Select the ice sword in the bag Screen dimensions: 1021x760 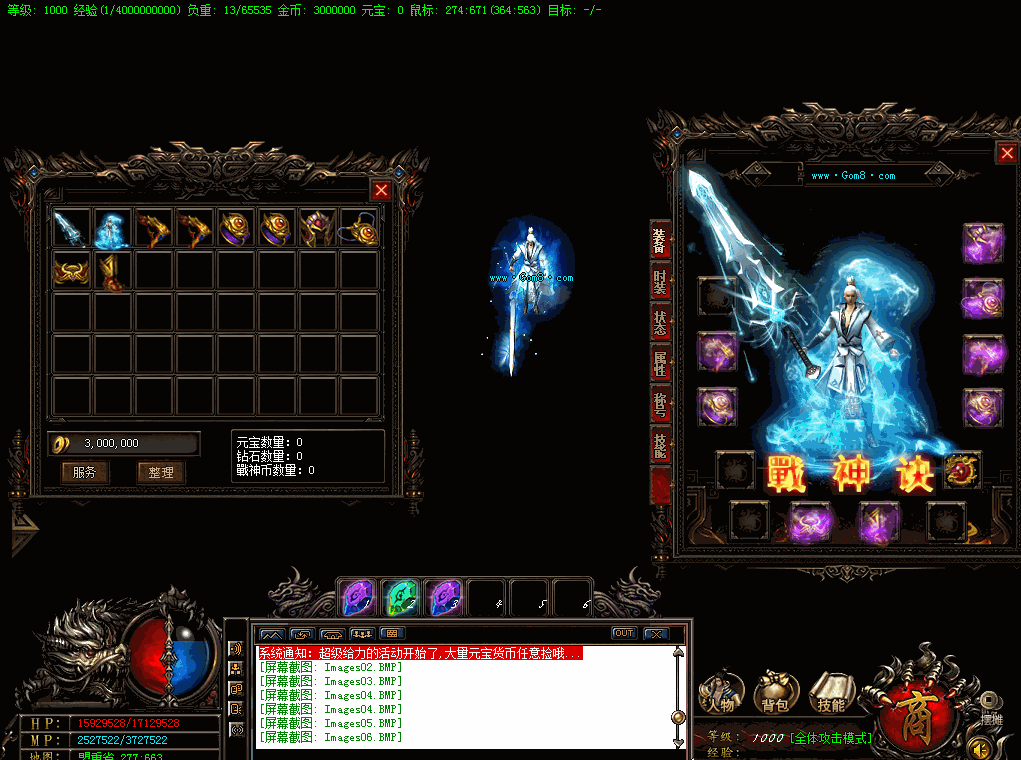(x=71, y=229)
